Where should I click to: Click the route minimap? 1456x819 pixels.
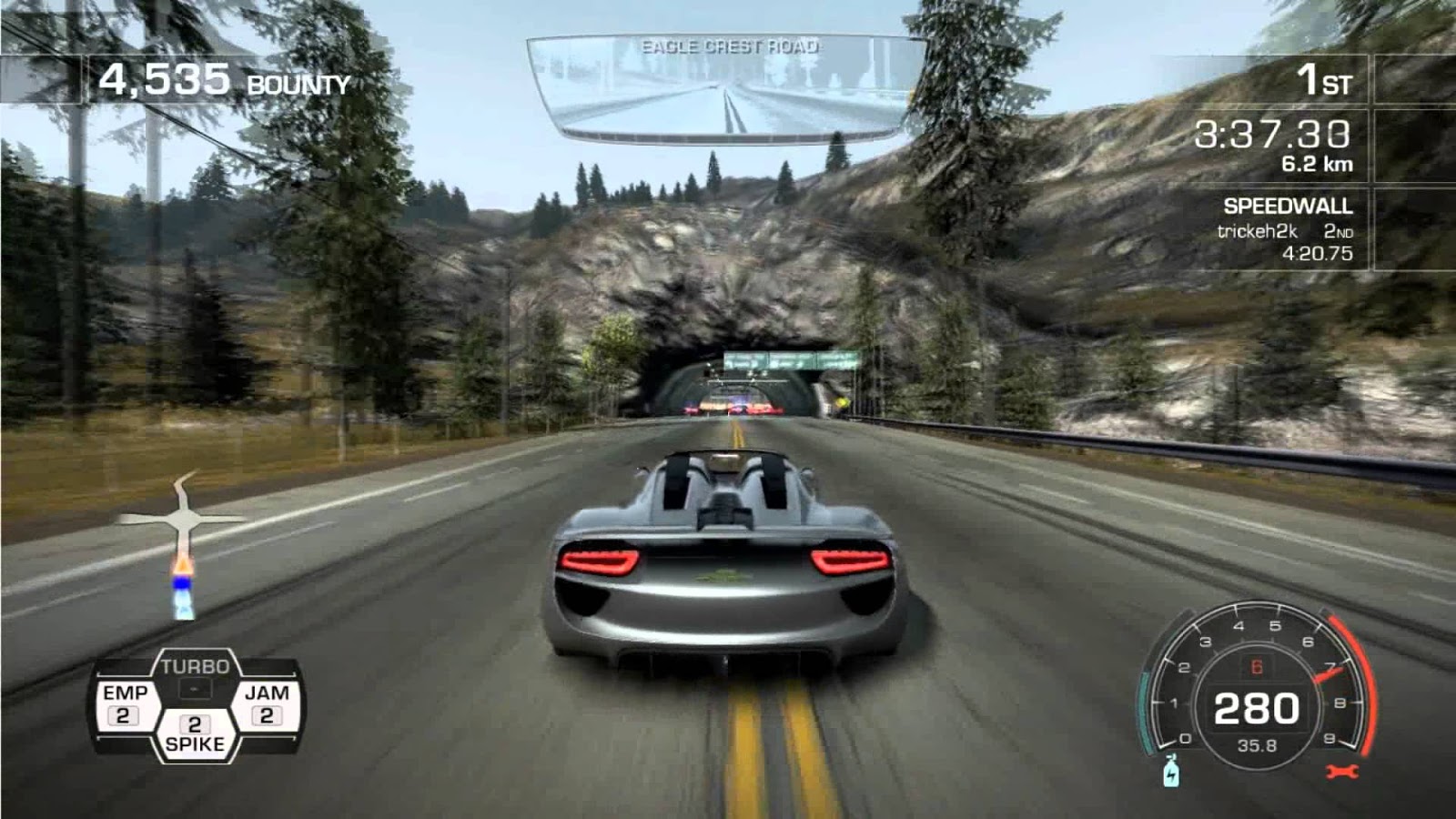pyautogui.click(x=184, y=544)
